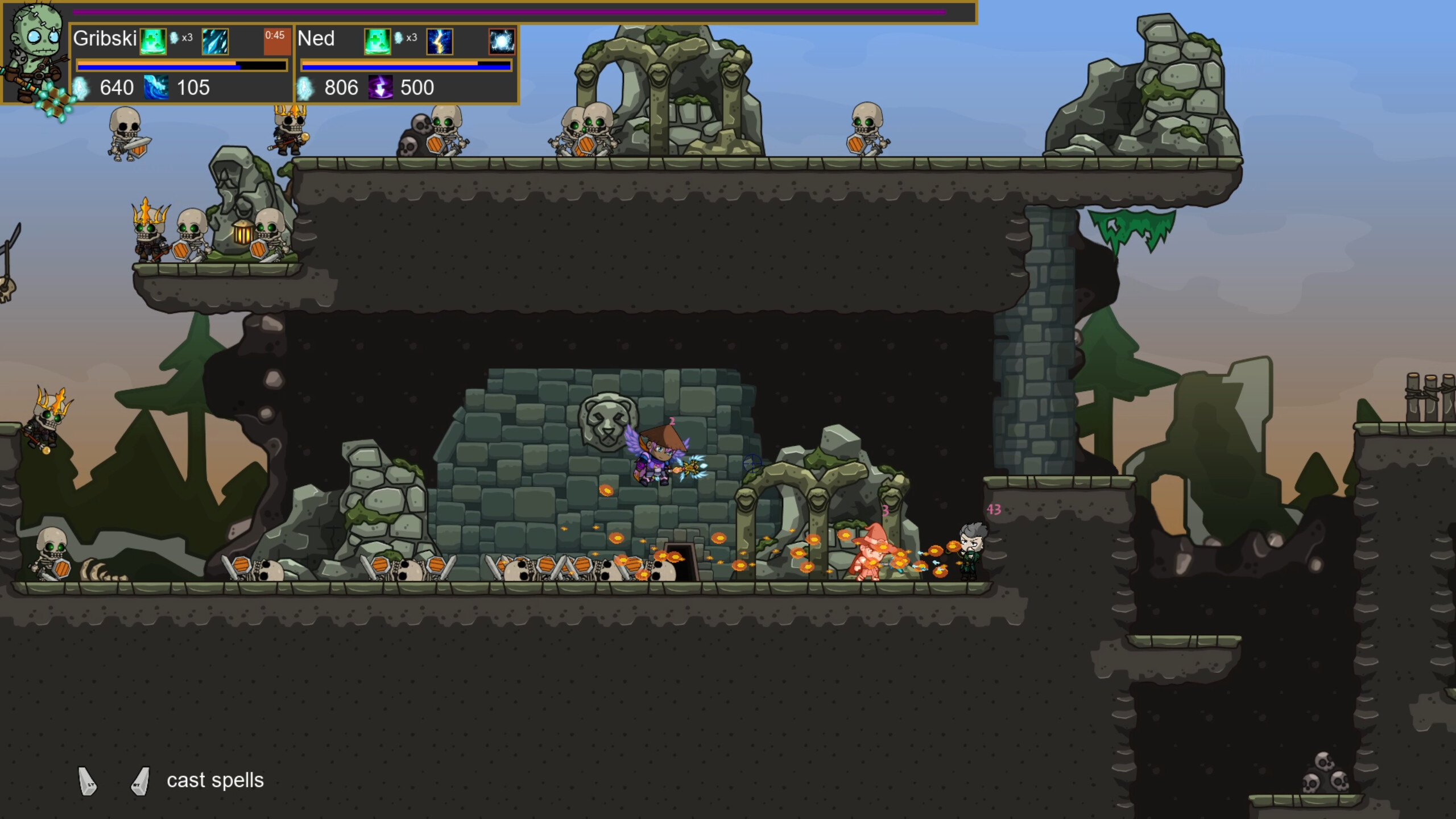Viewport: 1456px width, 819px height.
Task: Click the LT trigger button icon
Action: click(x=86, y=780)
